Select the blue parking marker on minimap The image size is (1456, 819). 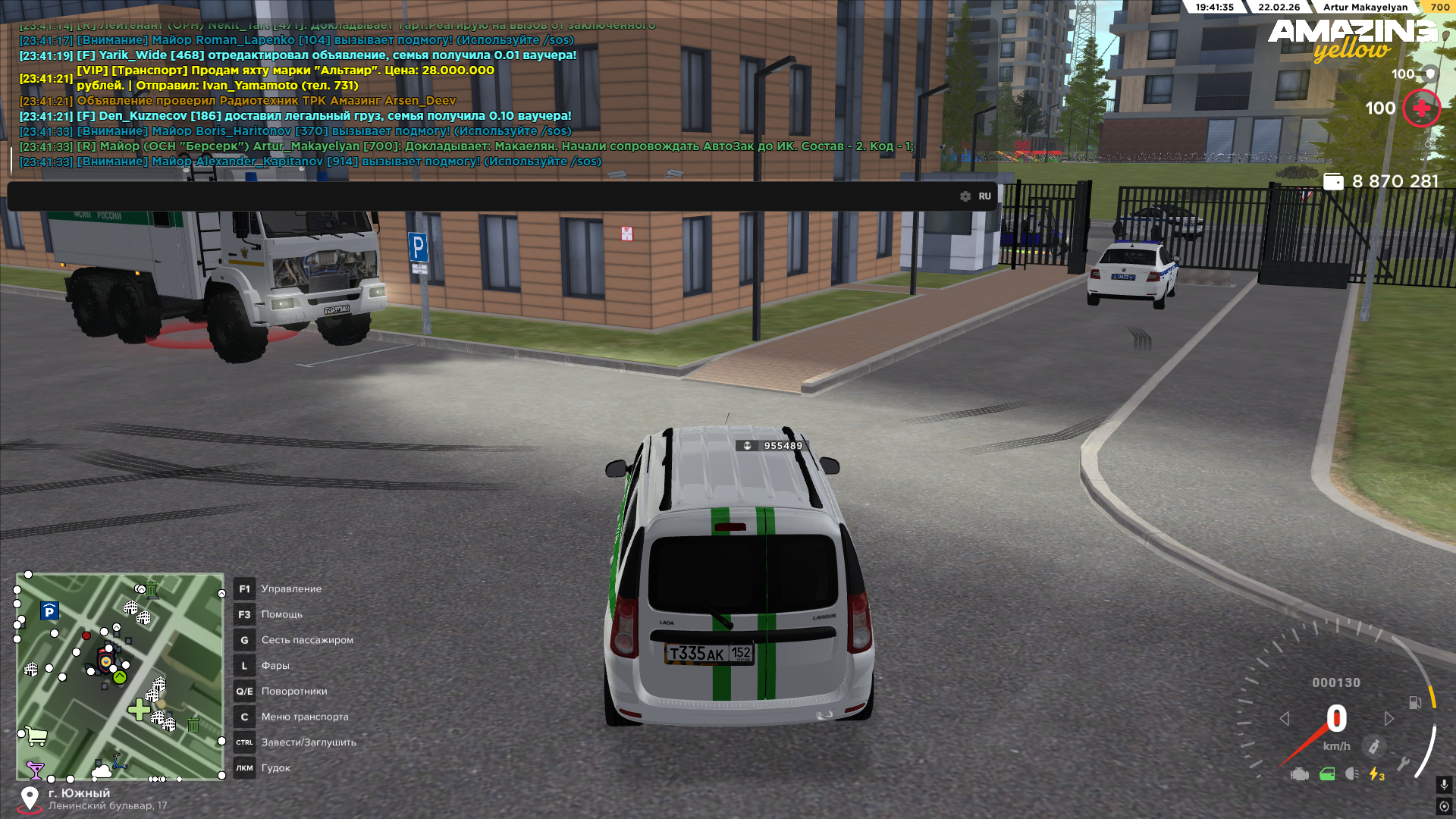tap(49, 611)
